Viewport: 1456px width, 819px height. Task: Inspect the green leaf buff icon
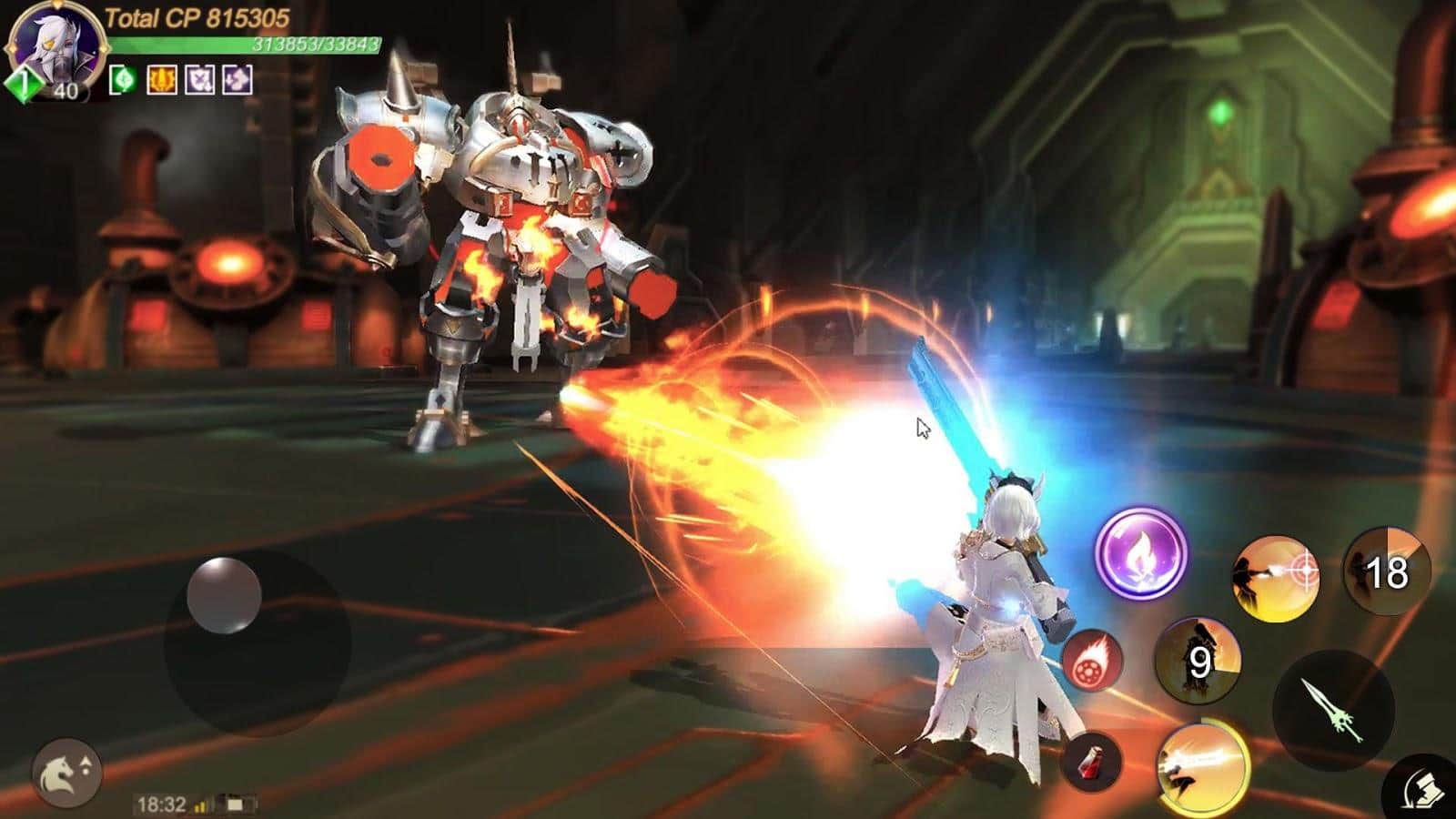(123, 80)
